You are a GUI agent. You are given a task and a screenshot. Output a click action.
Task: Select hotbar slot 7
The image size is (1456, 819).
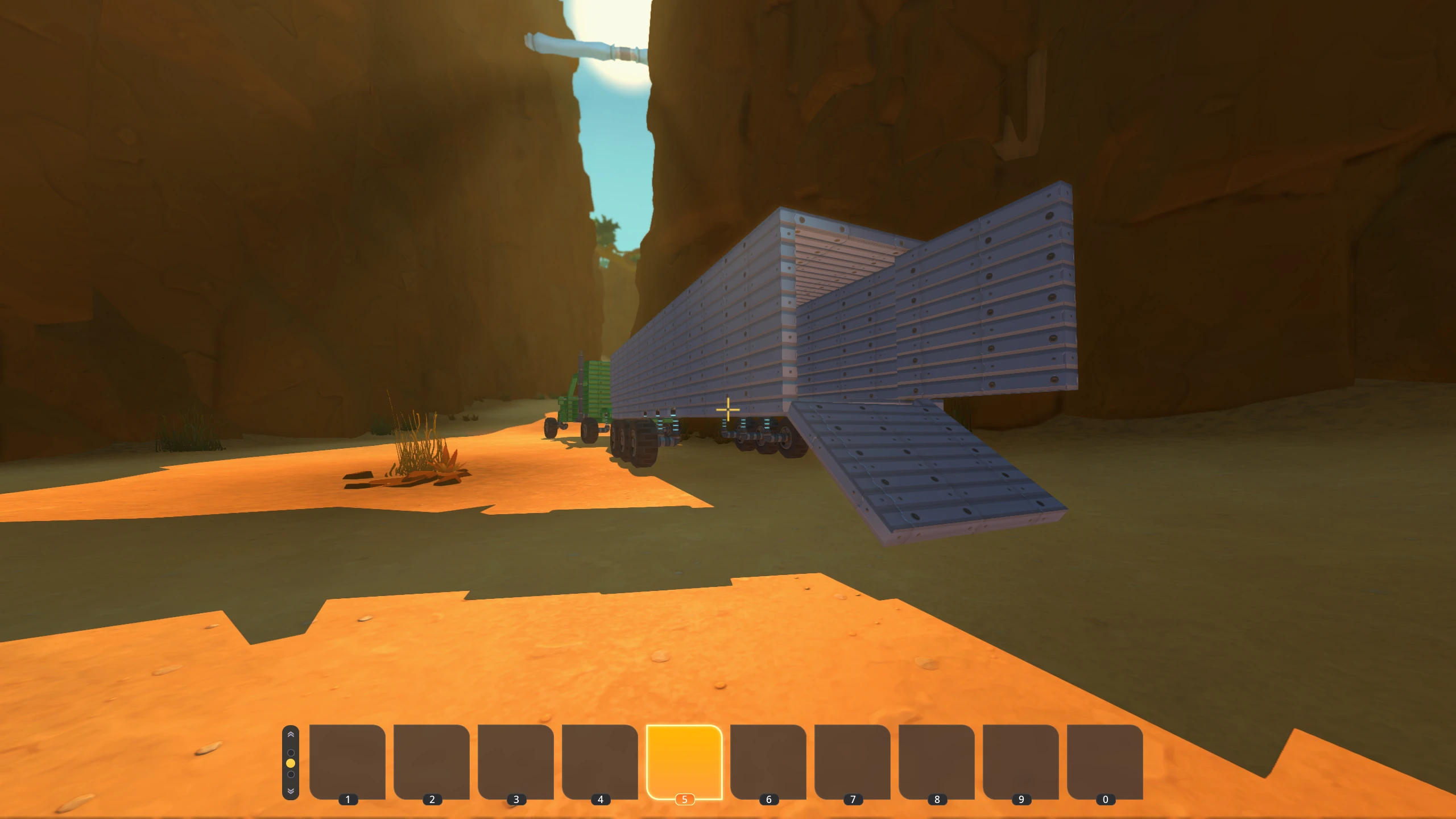[x=851, y=762]
